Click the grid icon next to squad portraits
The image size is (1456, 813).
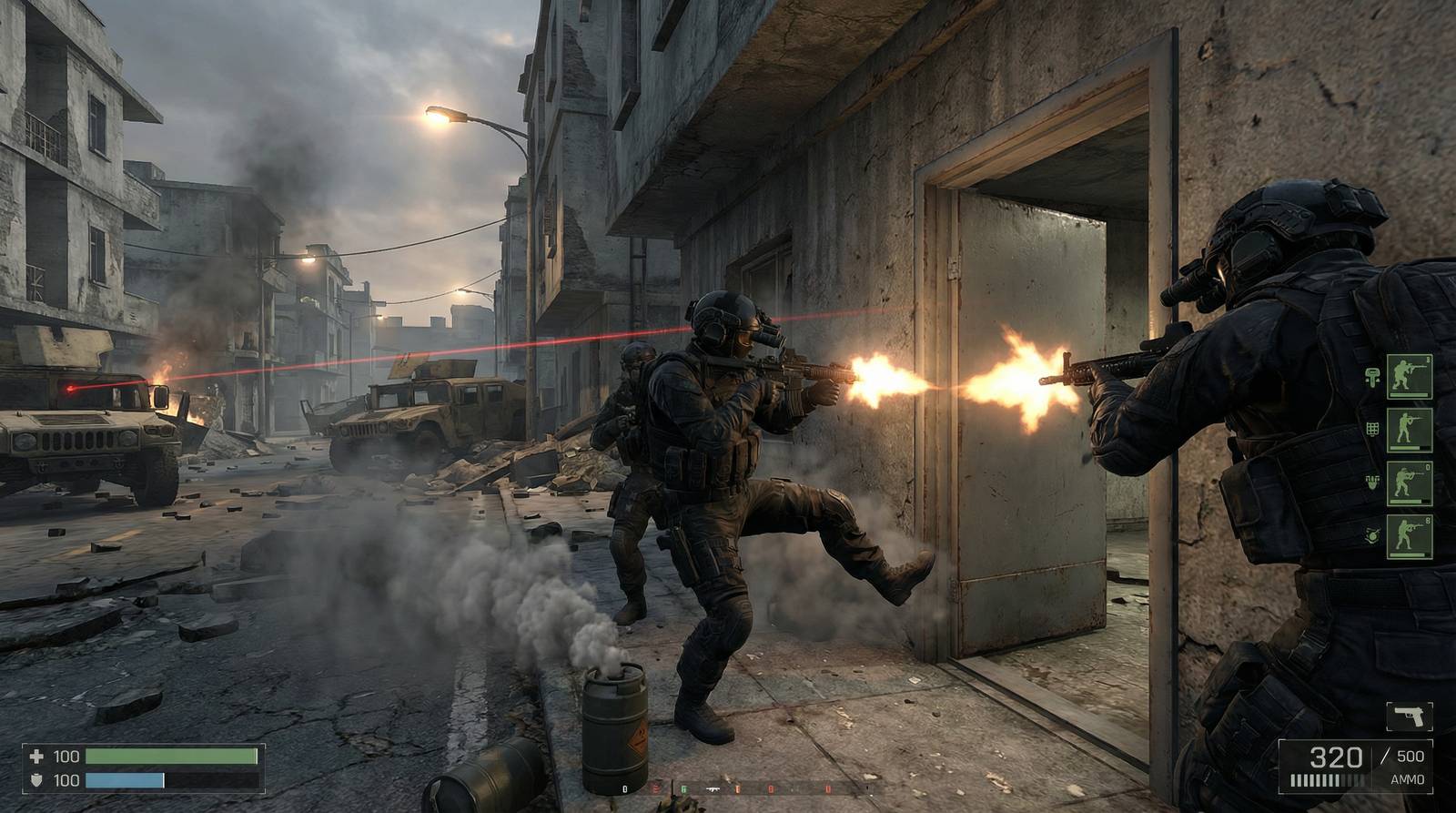[1372, 429]
